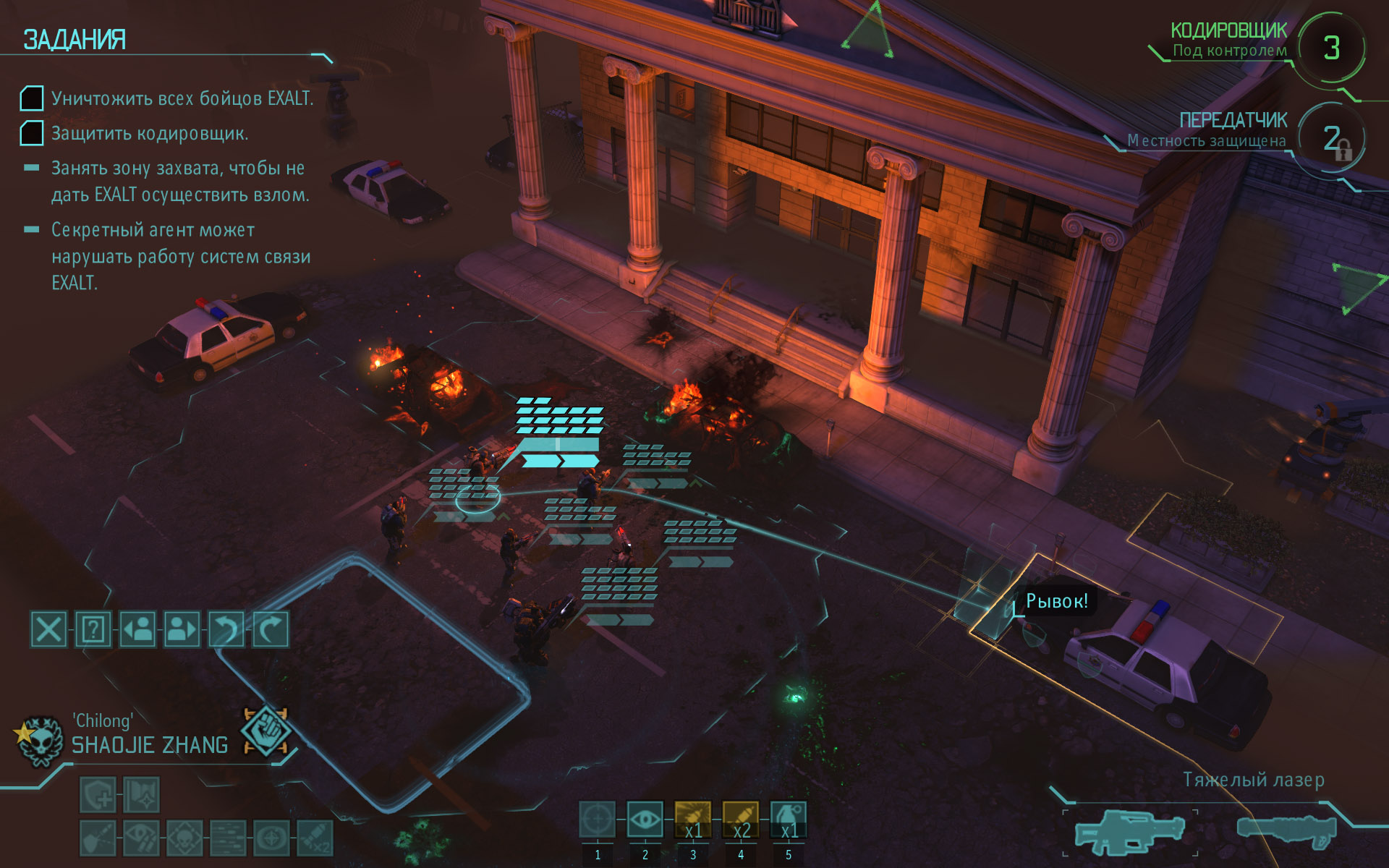
Task: Open the question mark info panel
Action: [x=93, y=629]
